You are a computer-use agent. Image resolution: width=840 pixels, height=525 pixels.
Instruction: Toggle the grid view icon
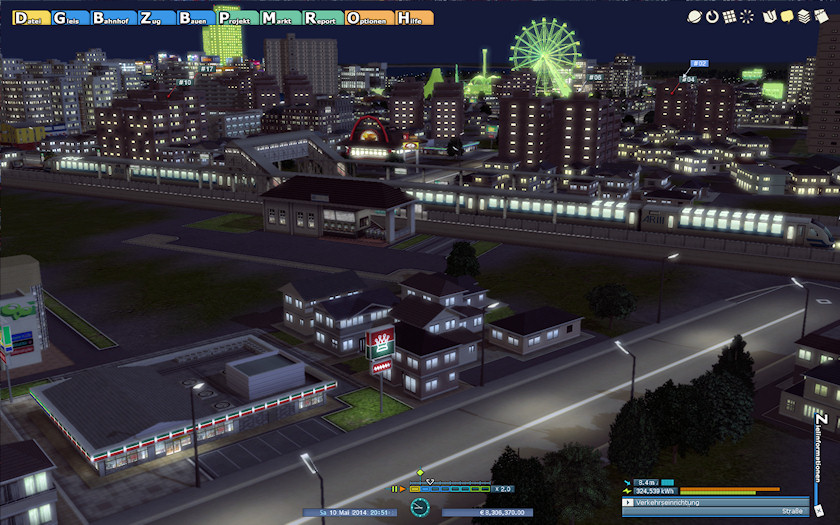click(730, 16)
